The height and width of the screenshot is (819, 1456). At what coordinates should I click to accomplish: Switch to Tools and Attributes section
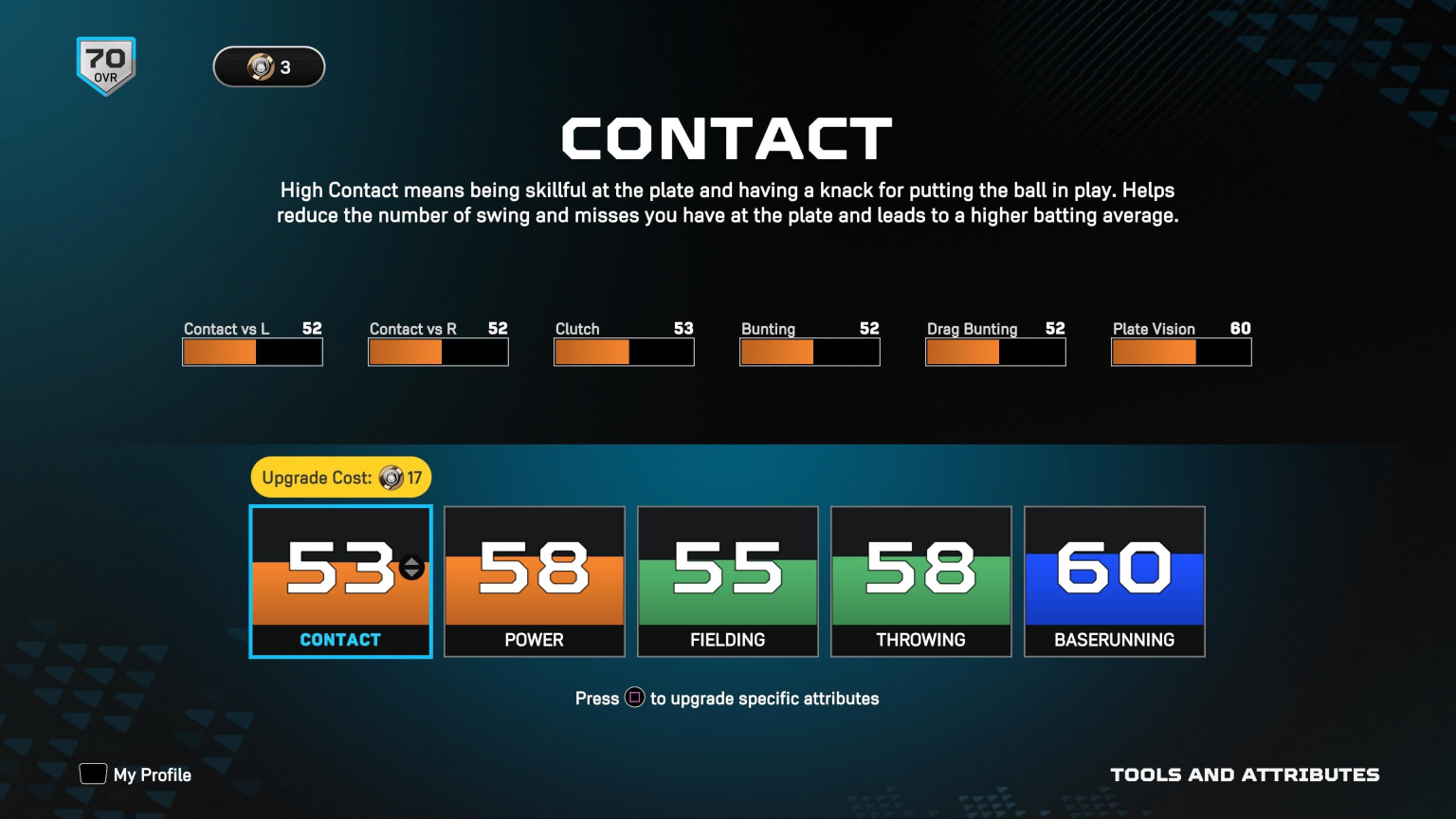[1246, 774]
